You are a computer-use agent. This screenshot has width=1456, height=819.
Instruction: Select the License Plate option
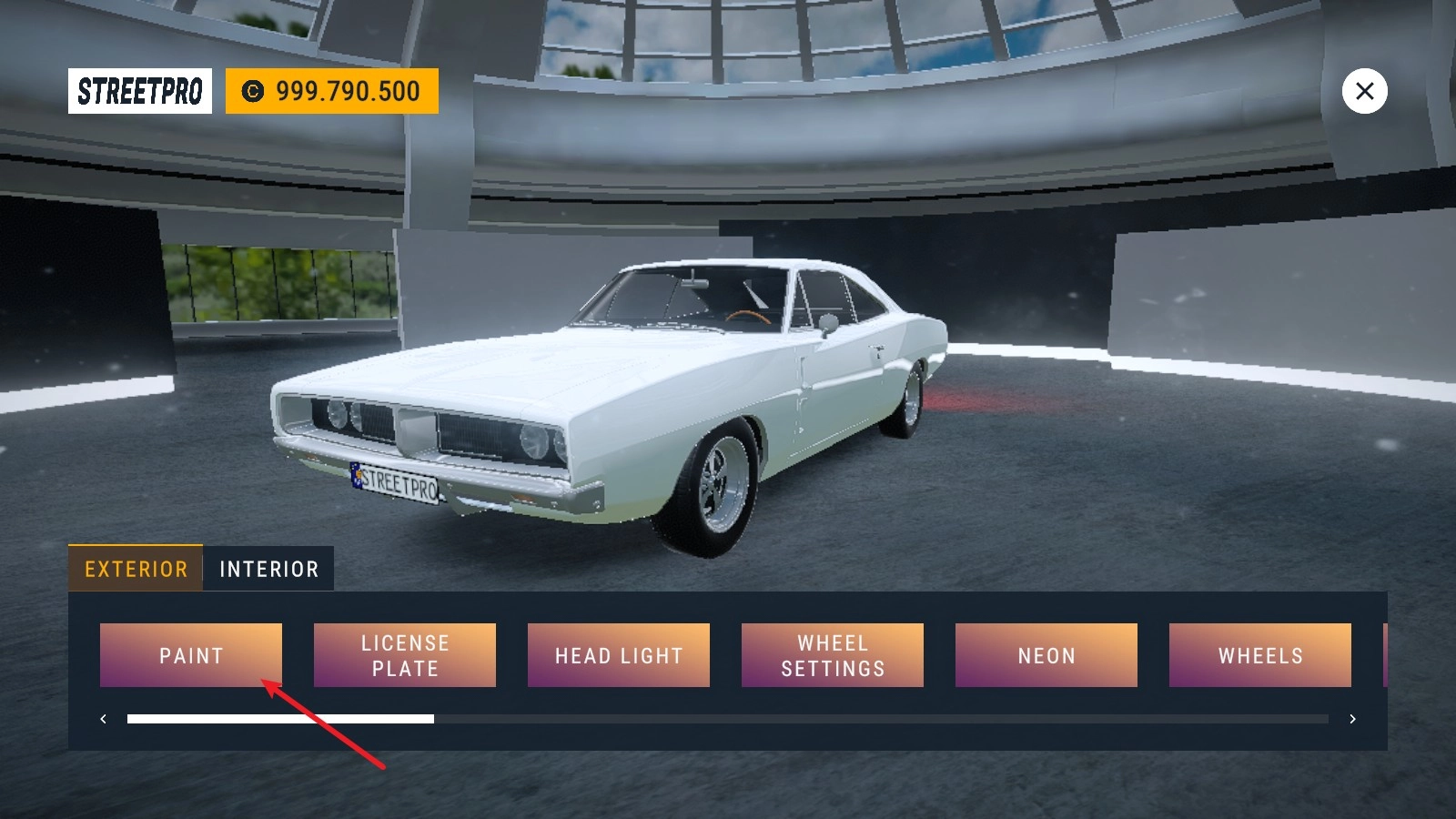click(x=405, y=655)
